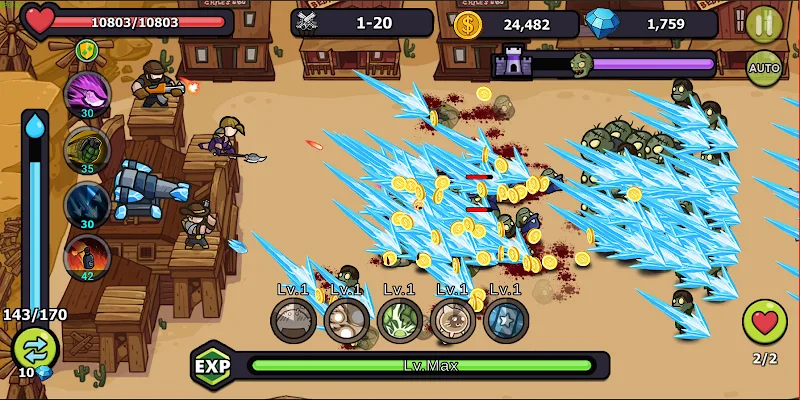Pause the game with the pause button

(764, 24)
